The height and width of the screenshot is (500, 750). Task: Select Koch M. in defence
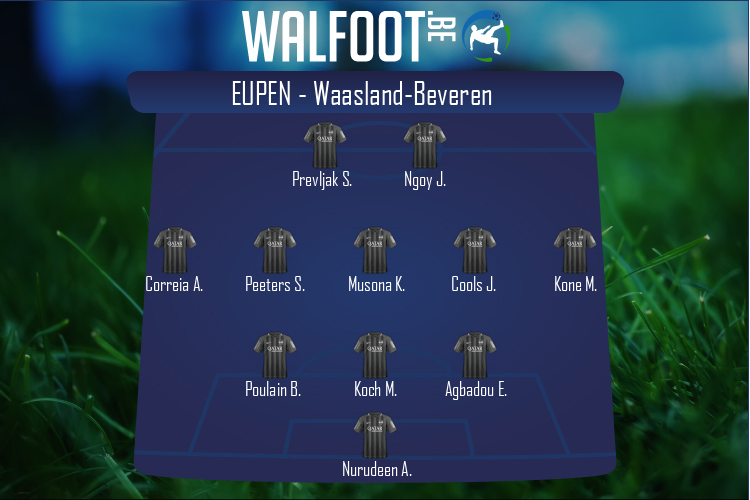(375, 356)
